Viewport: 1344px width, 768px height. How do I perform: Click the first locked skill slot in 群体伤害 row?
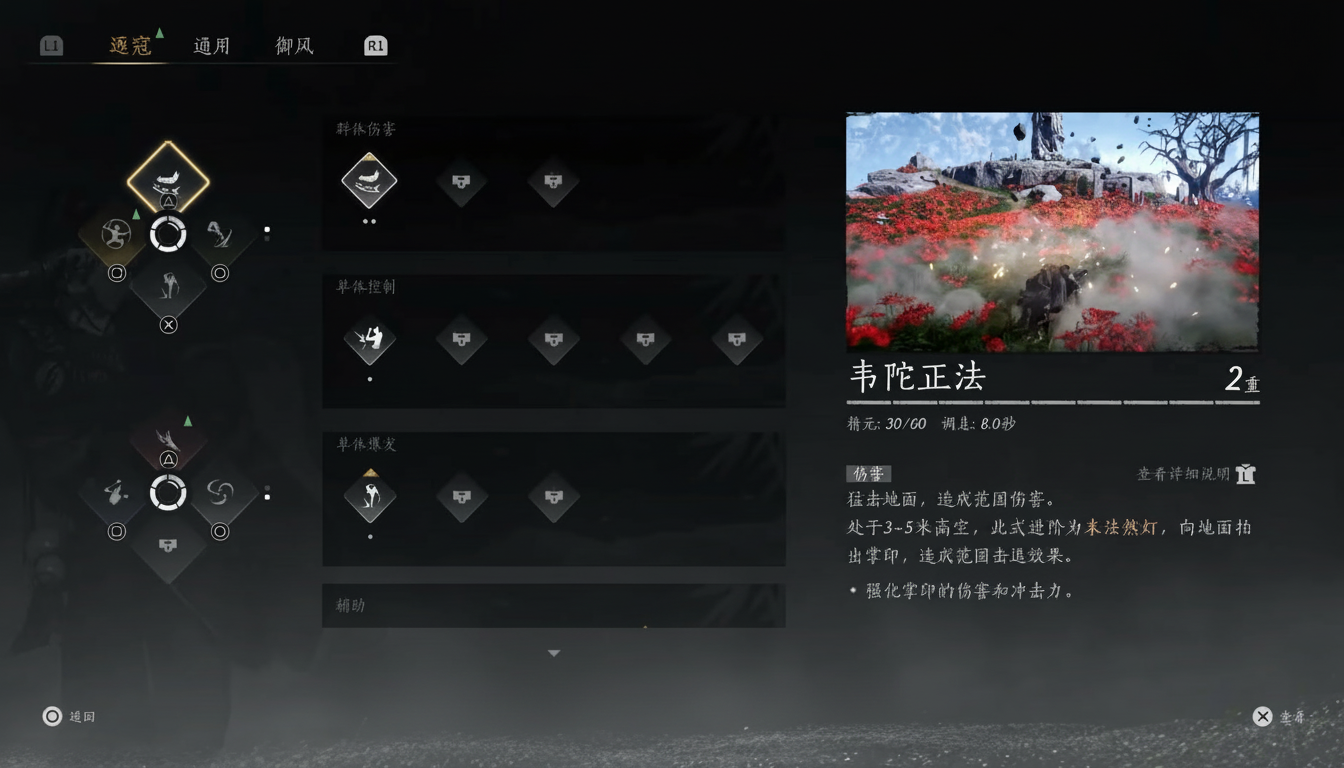(462, 182)
